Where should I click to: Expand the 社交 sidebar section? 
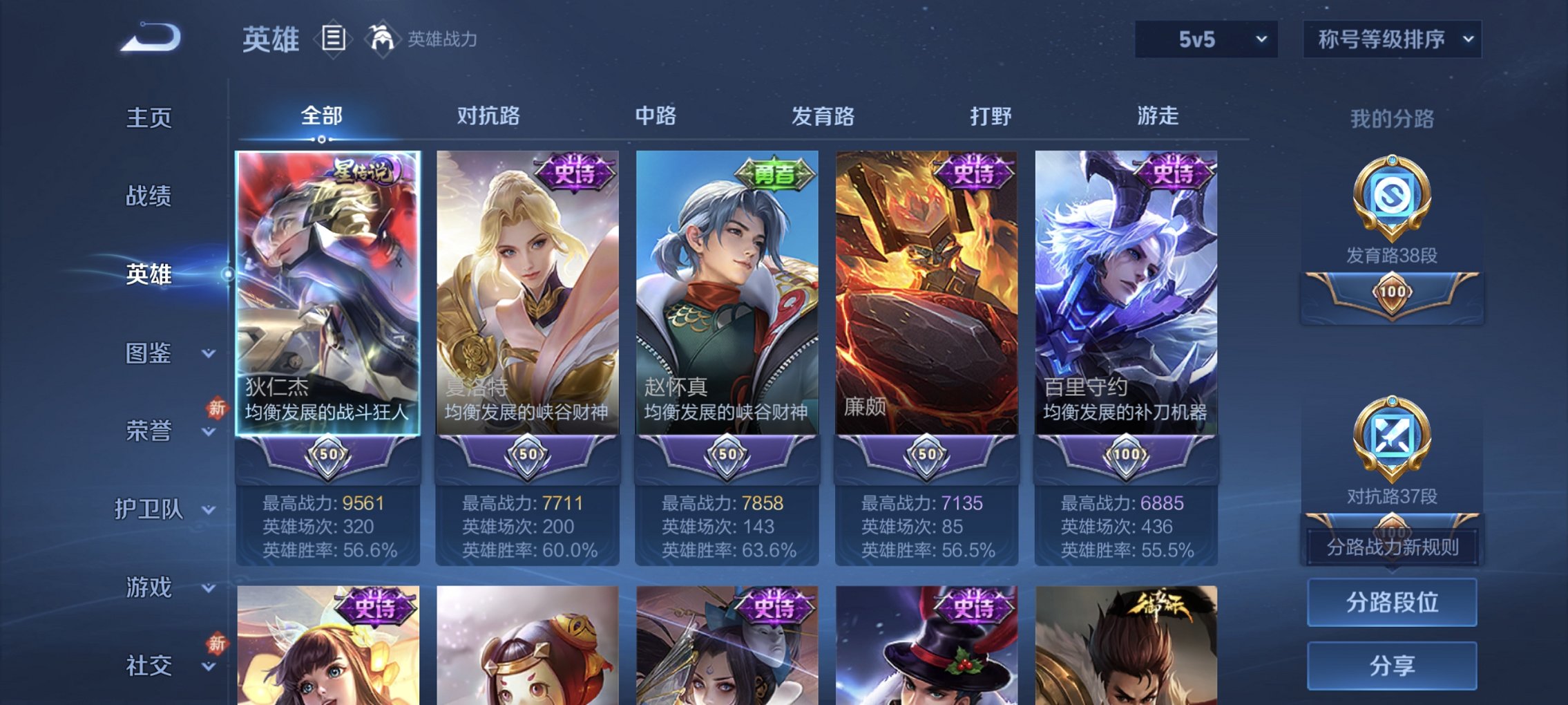click(147, 665)
